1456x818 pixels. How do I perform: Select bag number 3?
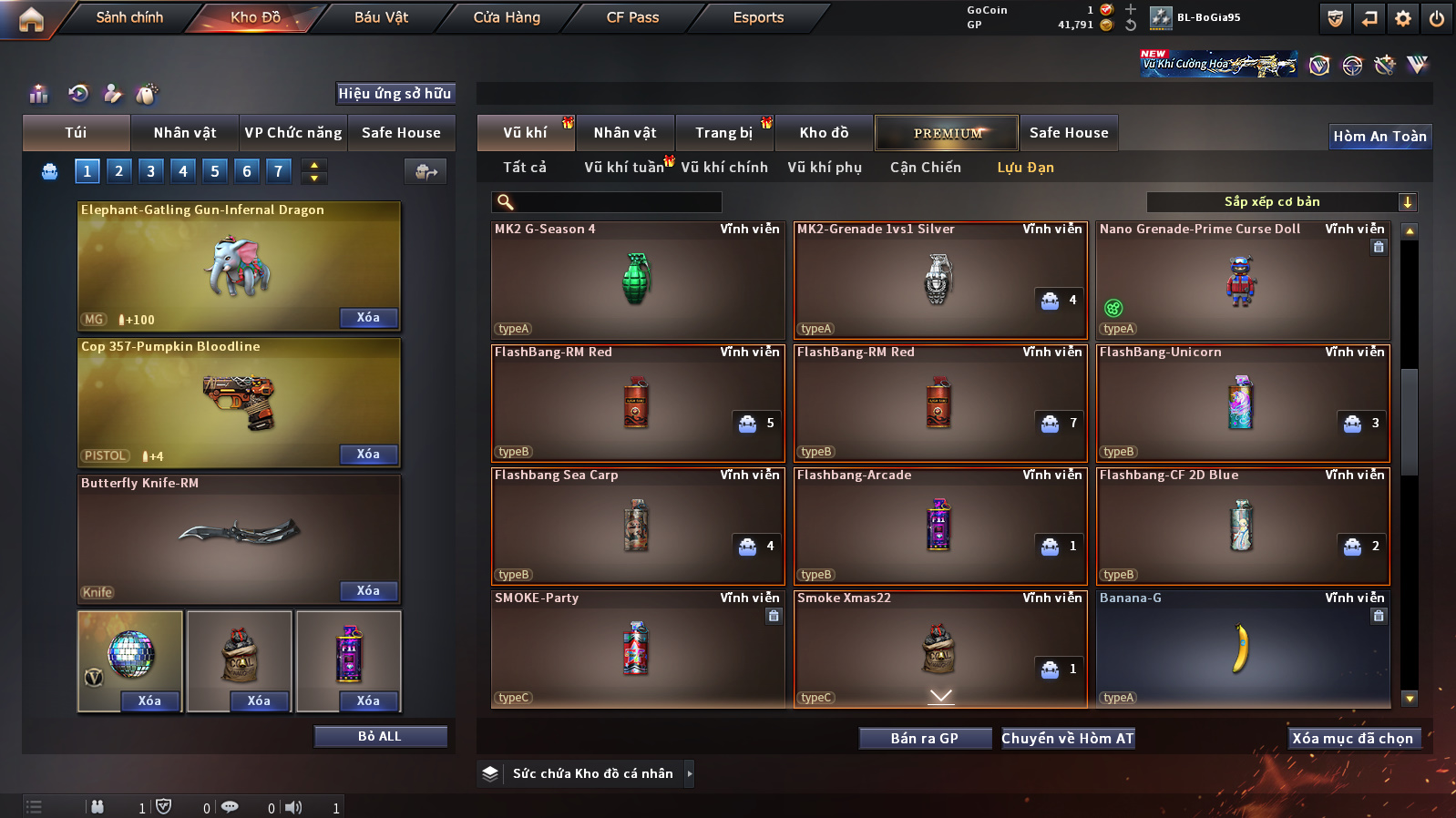(151, 170)
